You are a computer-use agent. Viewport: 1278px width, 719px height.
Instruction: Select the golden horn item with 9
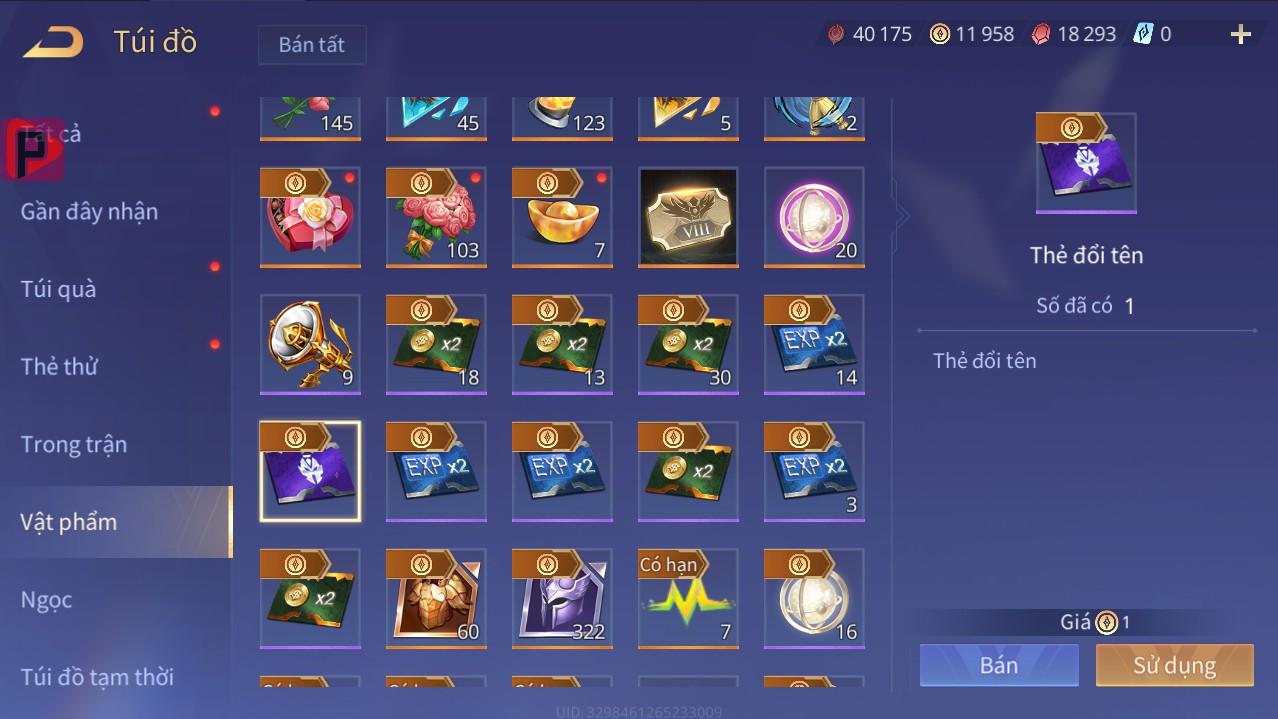[310, 344]
